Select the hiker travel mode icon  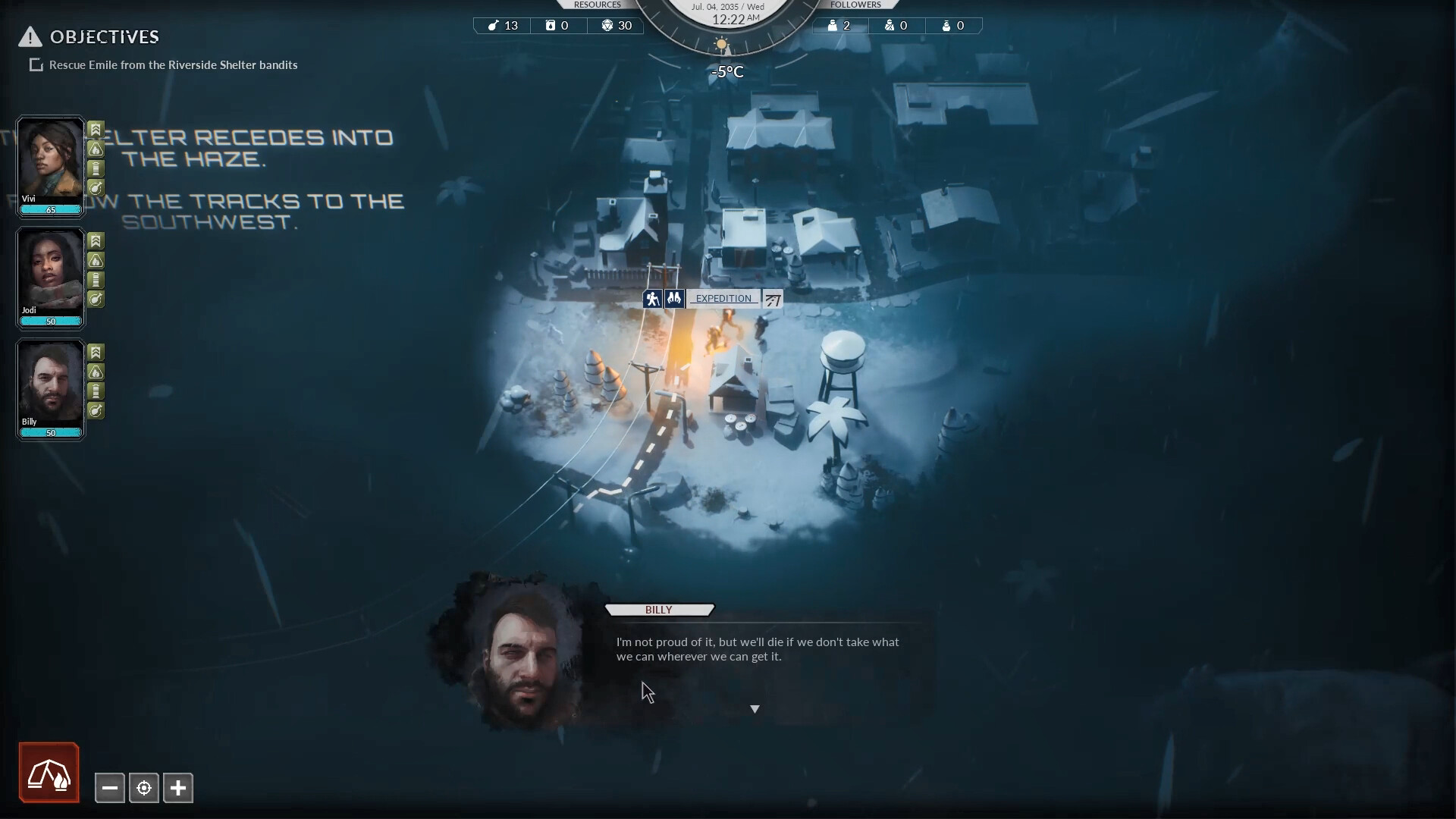651,298
